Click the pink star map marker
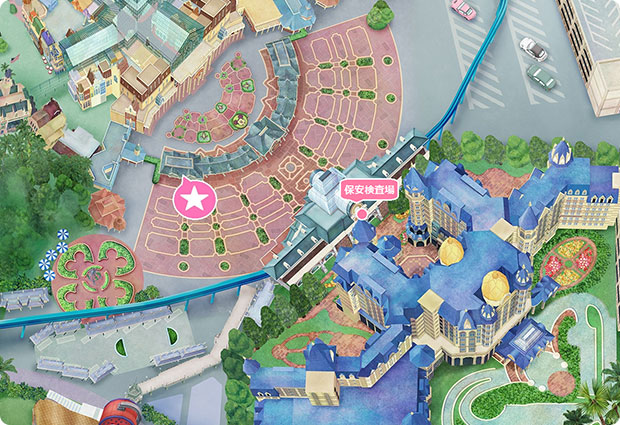 (194, 199)
